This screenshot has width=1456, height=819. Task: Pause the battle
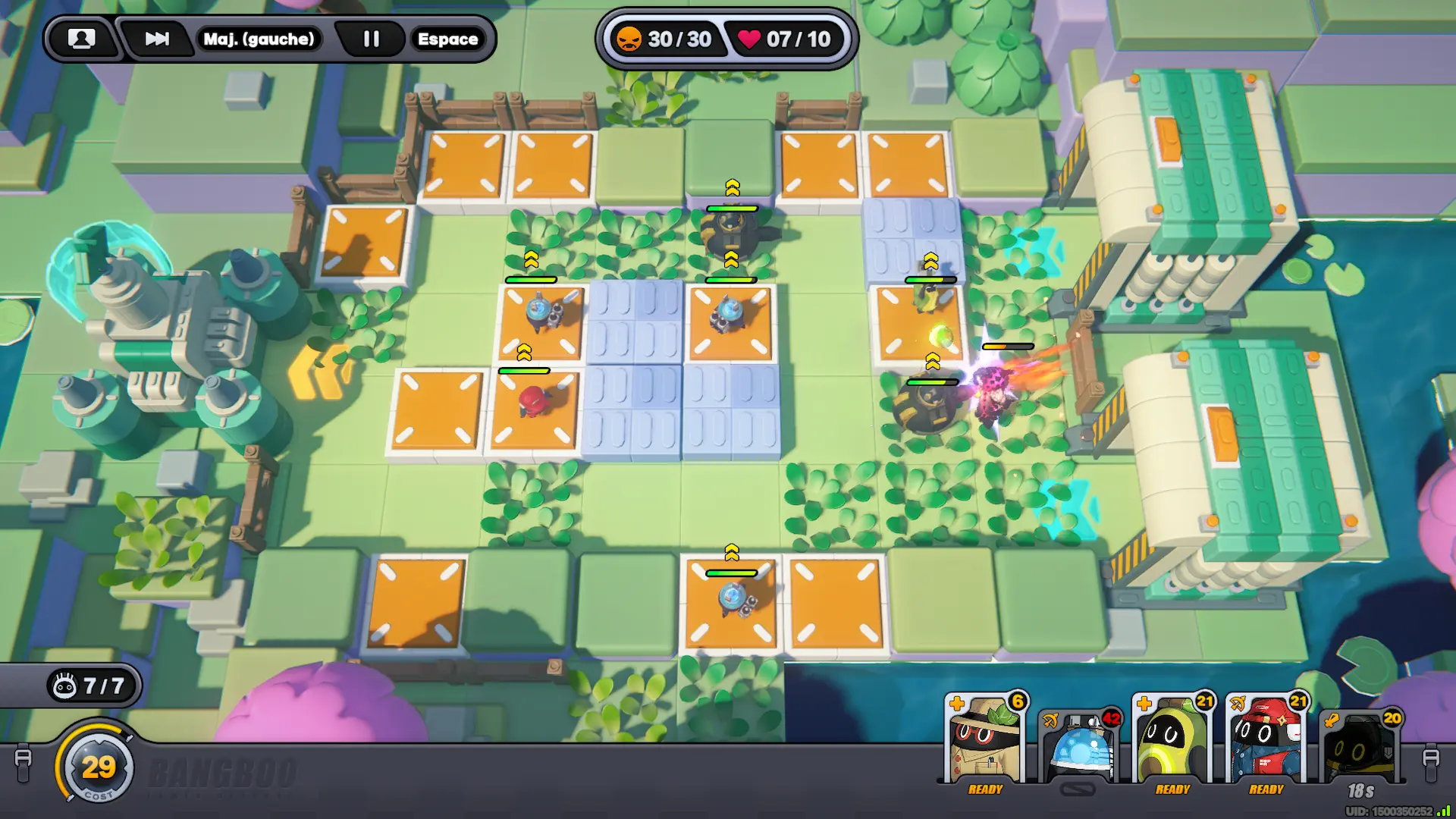point(371,39)
